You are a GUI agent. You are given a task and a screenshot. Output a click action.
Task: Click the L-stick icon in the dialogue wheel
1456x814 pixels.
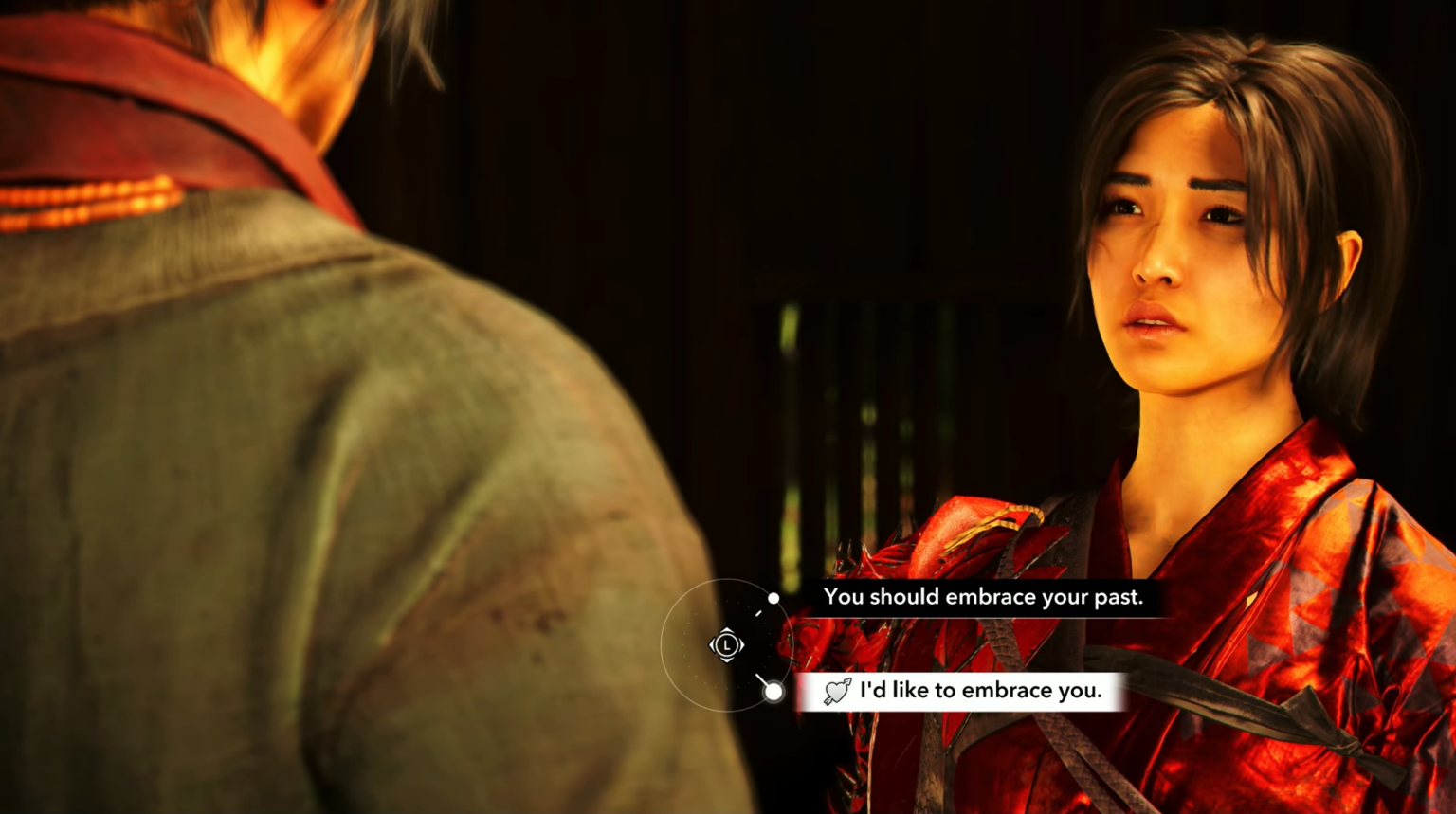click(x=726, y=645)
